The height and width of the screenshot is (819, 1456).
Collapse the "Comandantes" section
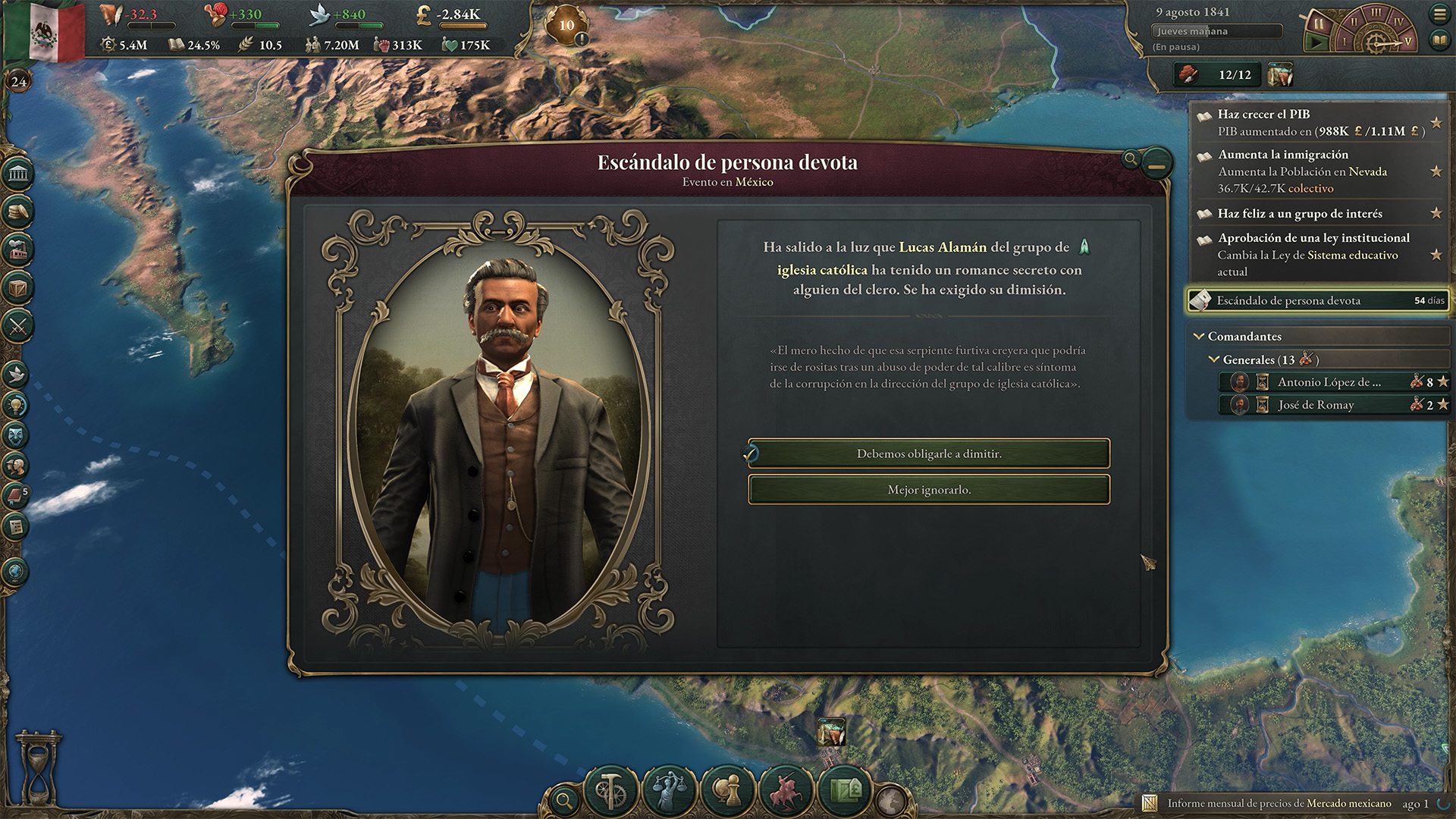1199,336
